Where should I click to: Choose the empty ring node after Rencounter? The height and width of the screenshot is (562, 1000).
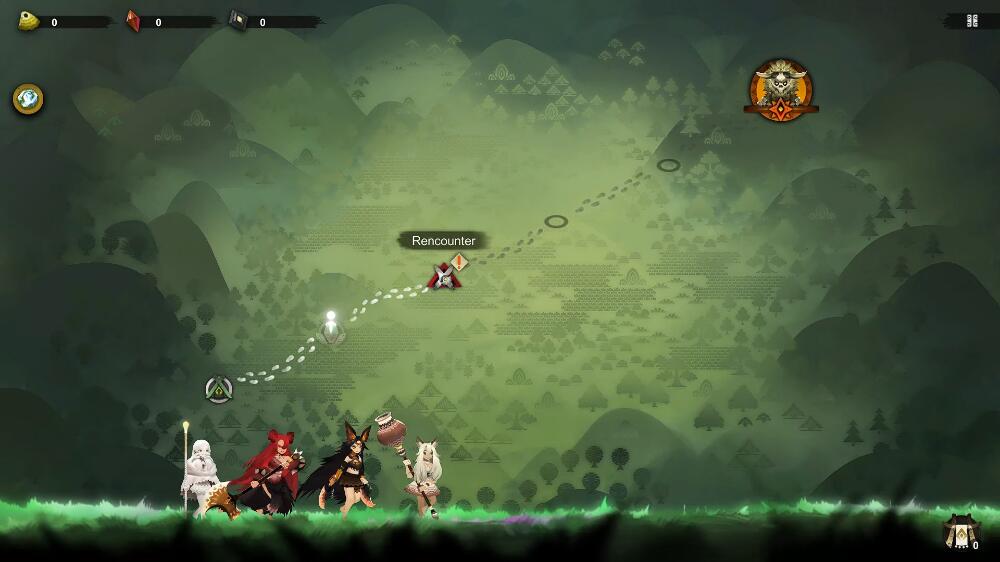(556, 221)
